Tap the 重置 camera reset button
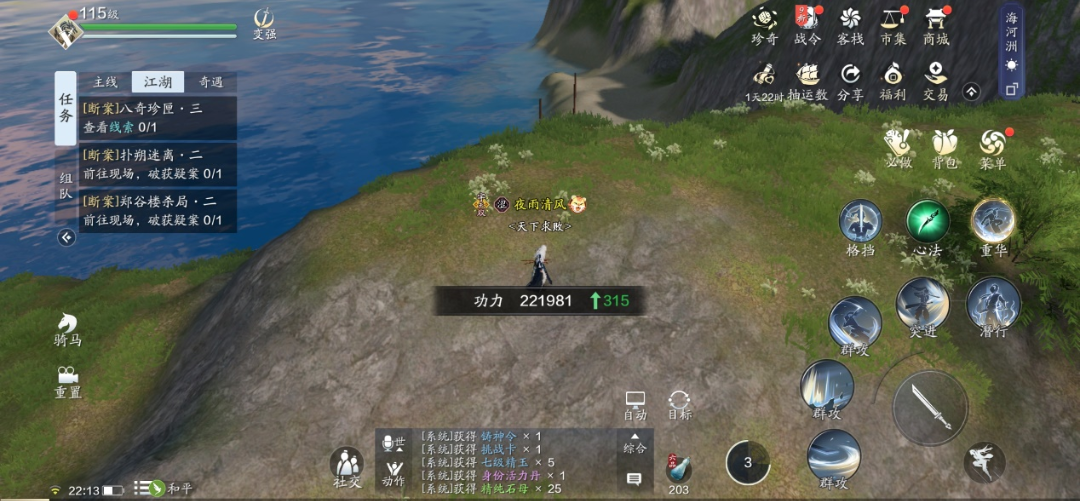This screenshot has height=501, width=1080. click(x=68, y=381)
